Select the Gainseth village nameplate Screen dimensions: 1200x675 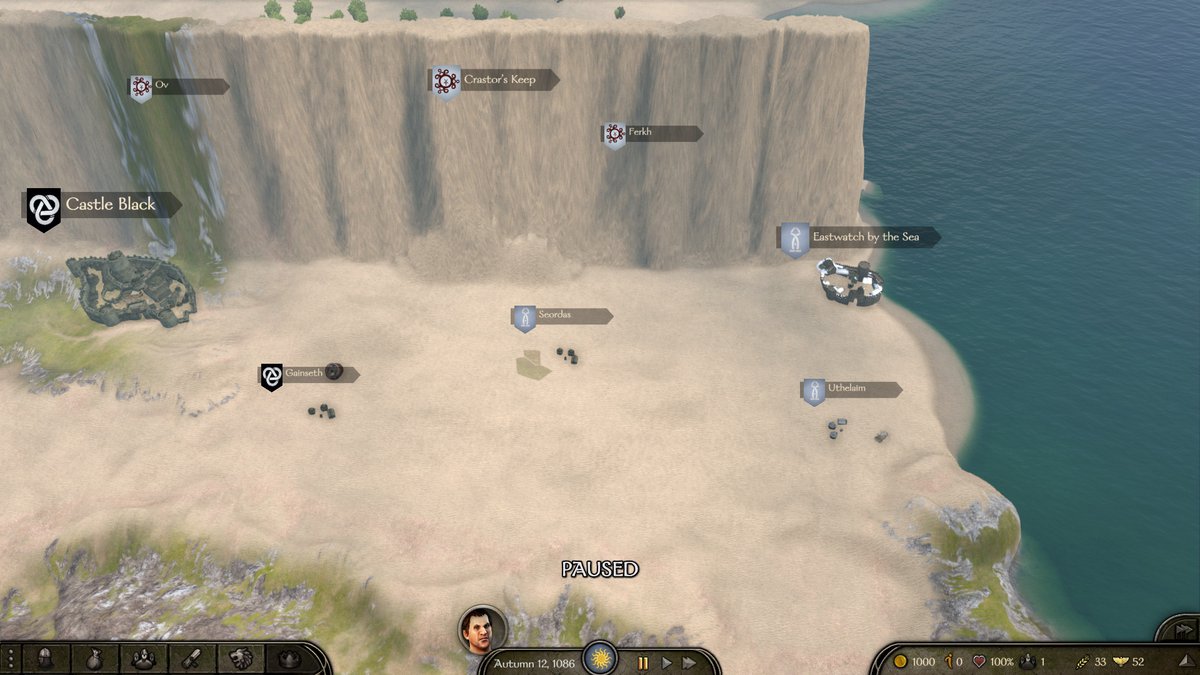pyautogui.click(x=305, y=374)
